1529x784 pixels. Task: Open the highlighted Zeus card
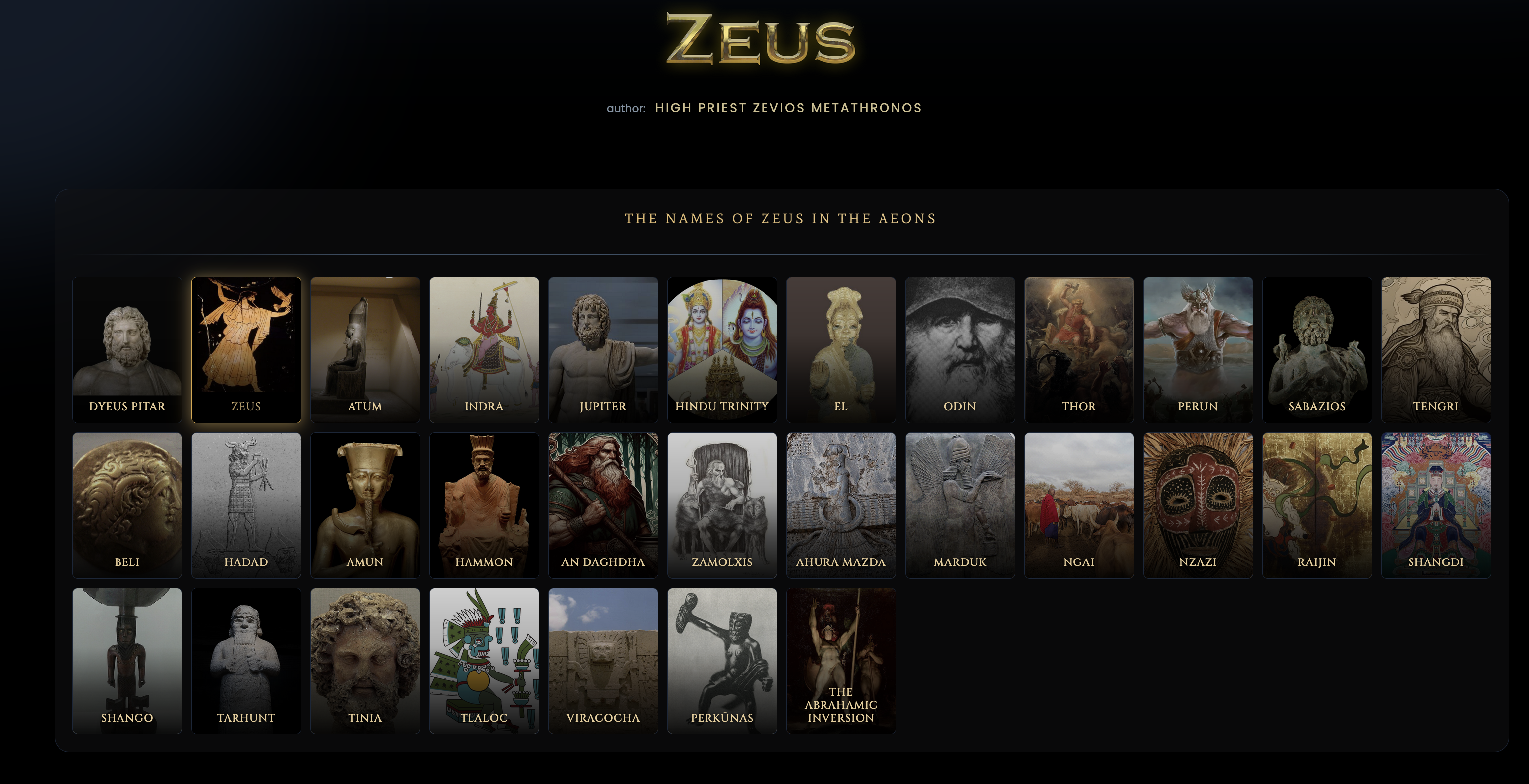[246, 349]
